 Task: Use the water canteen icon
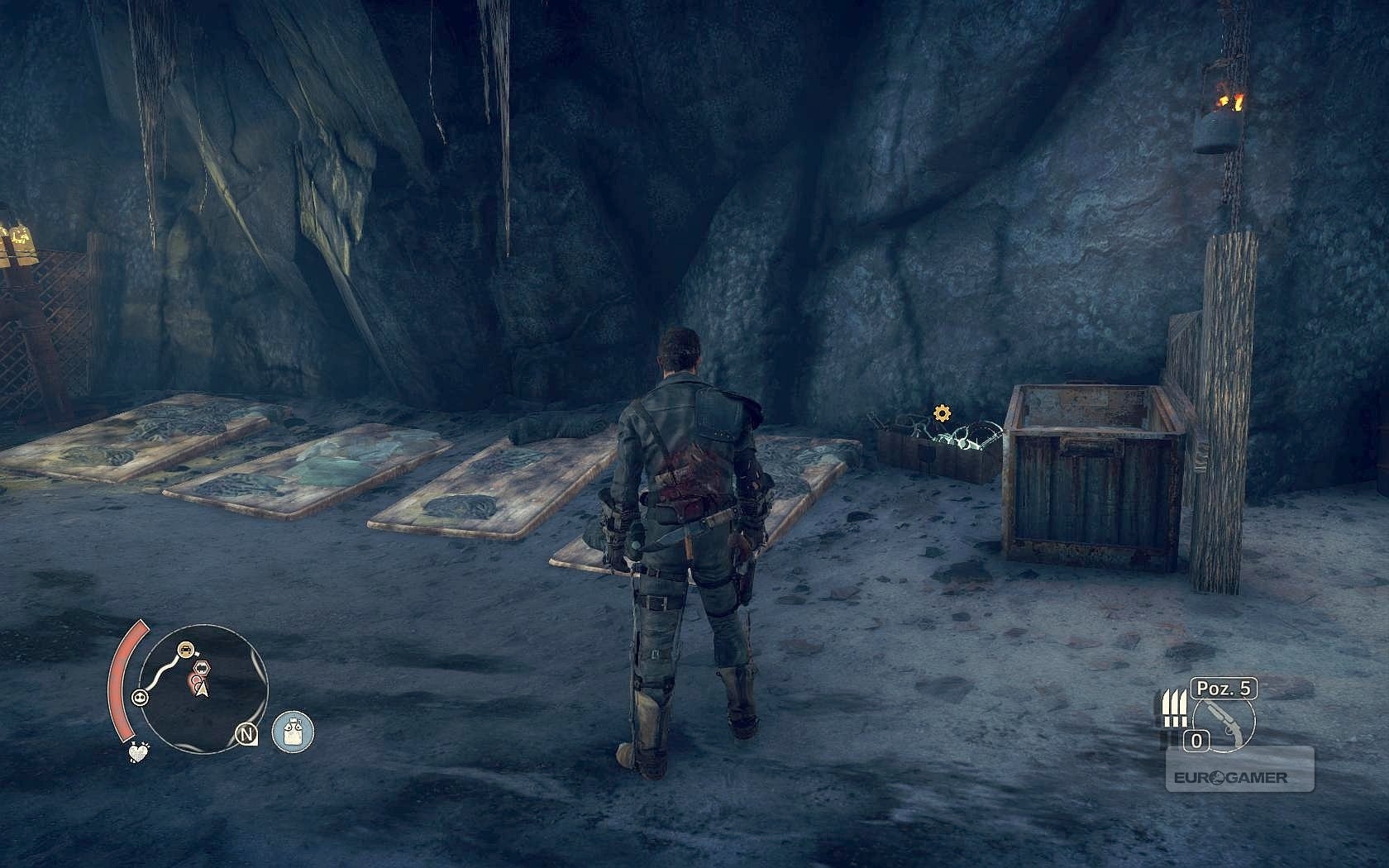[293, 732]
